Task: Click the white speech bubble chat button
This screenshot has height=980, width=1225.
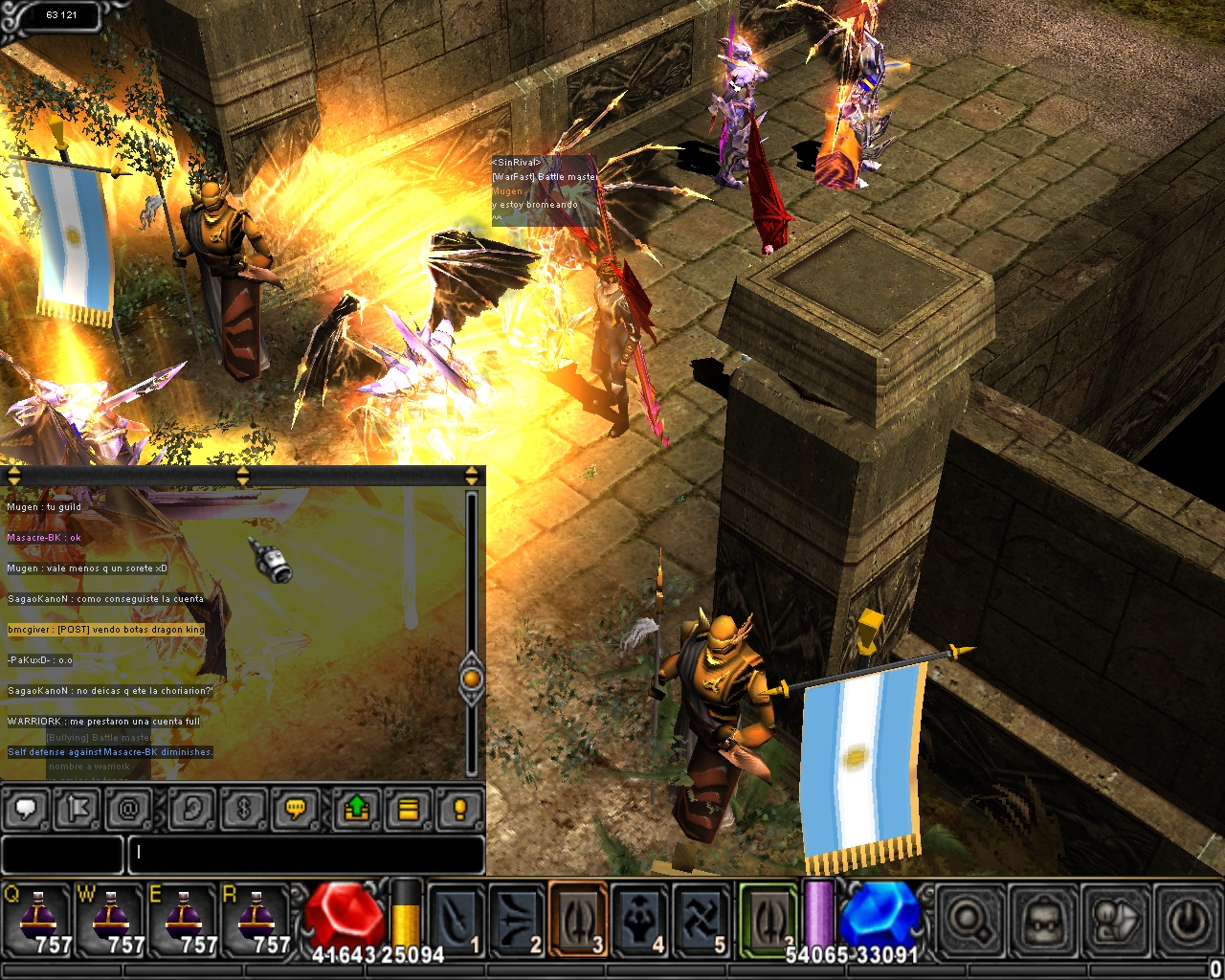Action: (27, 810)
